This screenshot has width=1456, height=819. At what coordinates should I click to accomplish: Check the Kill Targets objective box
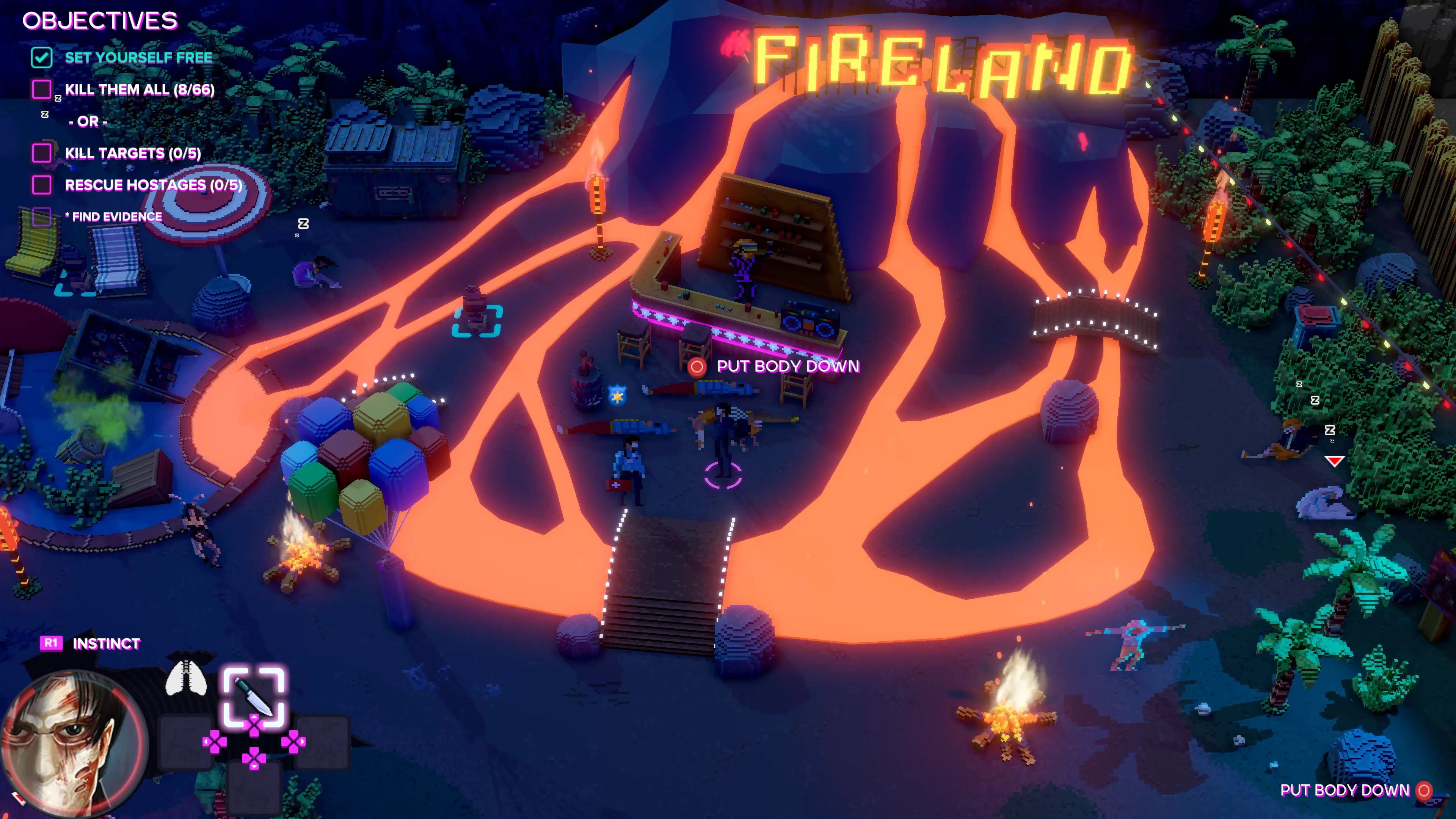tap(42, 152)
